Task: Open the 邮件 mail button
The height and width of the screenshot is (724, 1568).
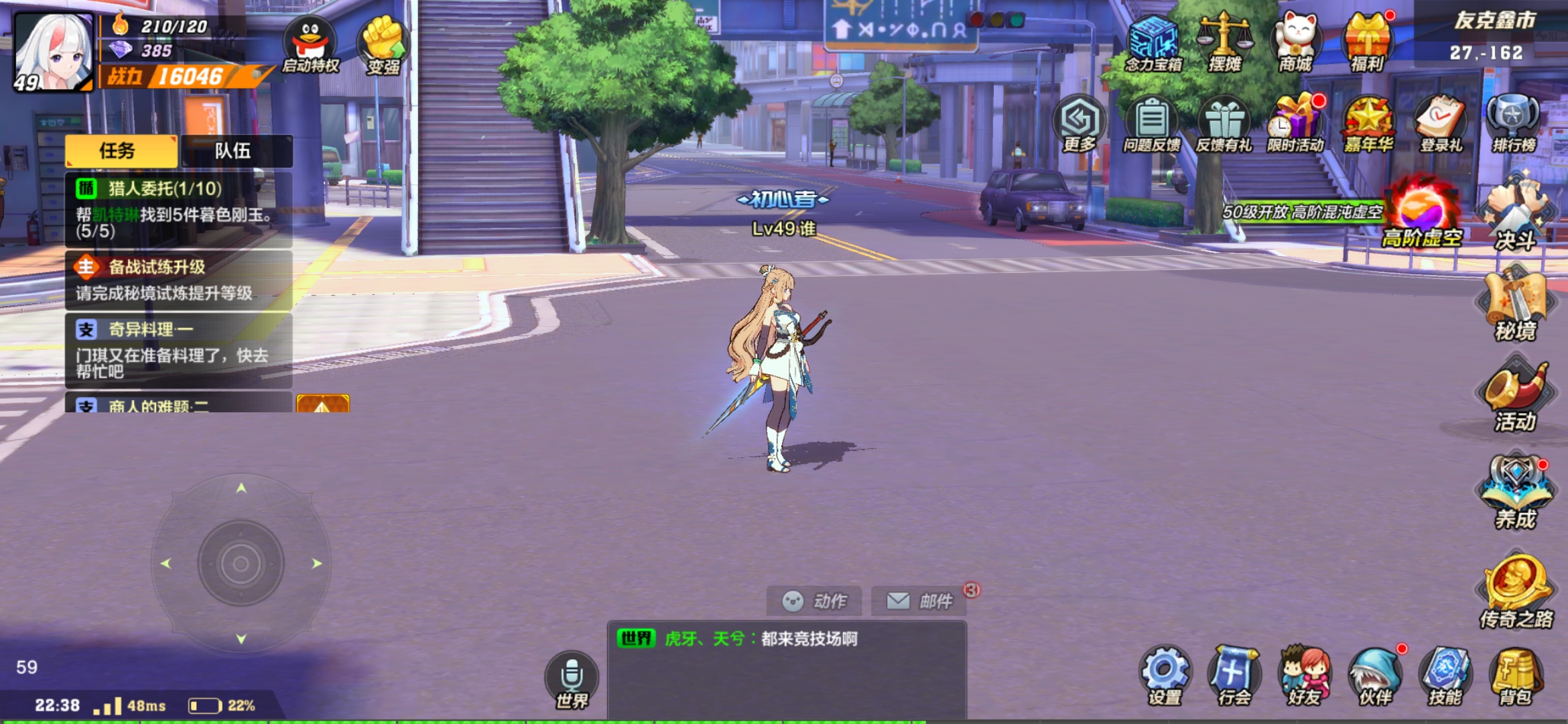Action: (919, 601)
